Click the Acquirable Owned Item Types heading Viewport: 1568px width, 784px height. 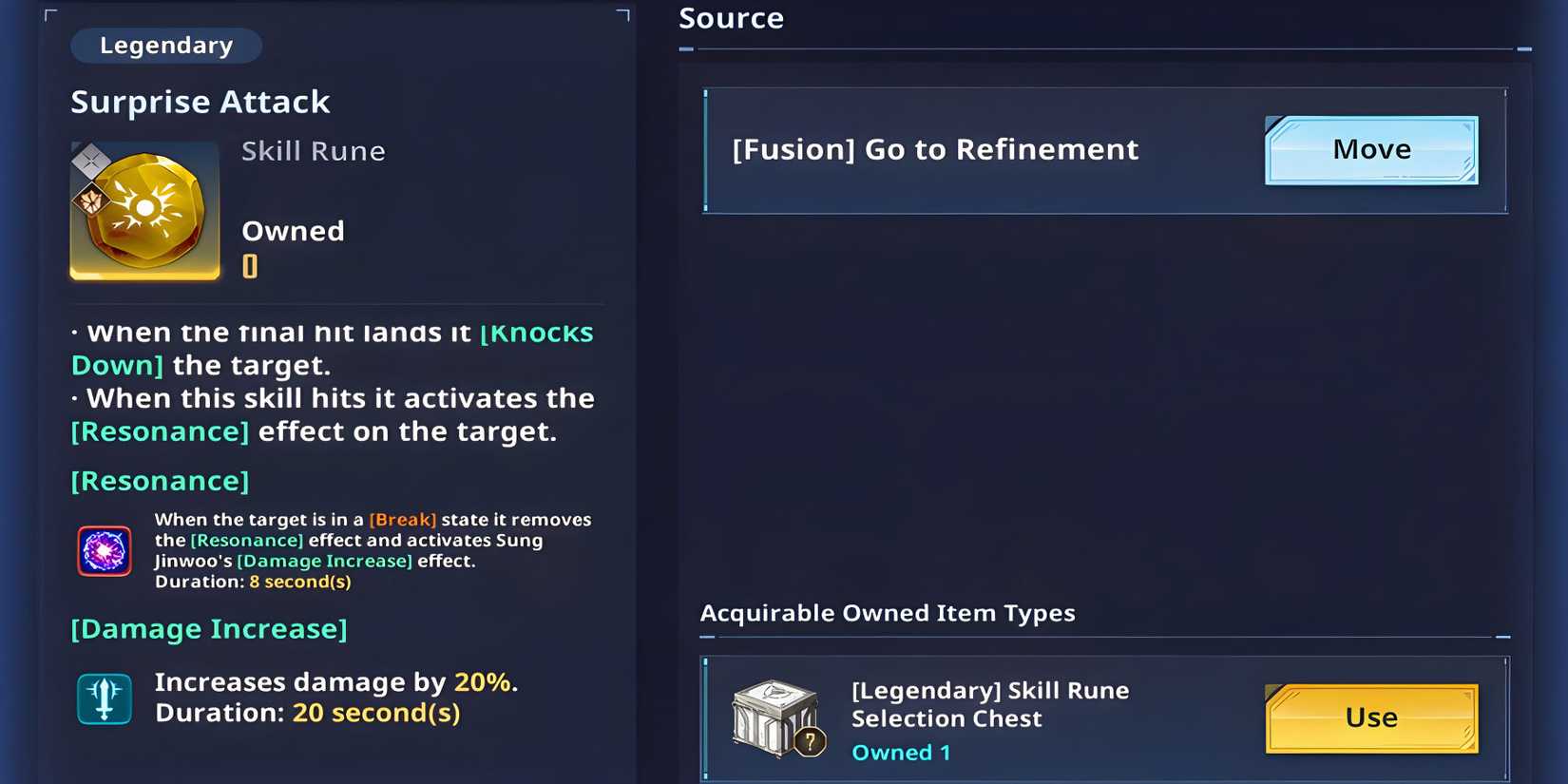pyautogui.click(x=887, y=613)
